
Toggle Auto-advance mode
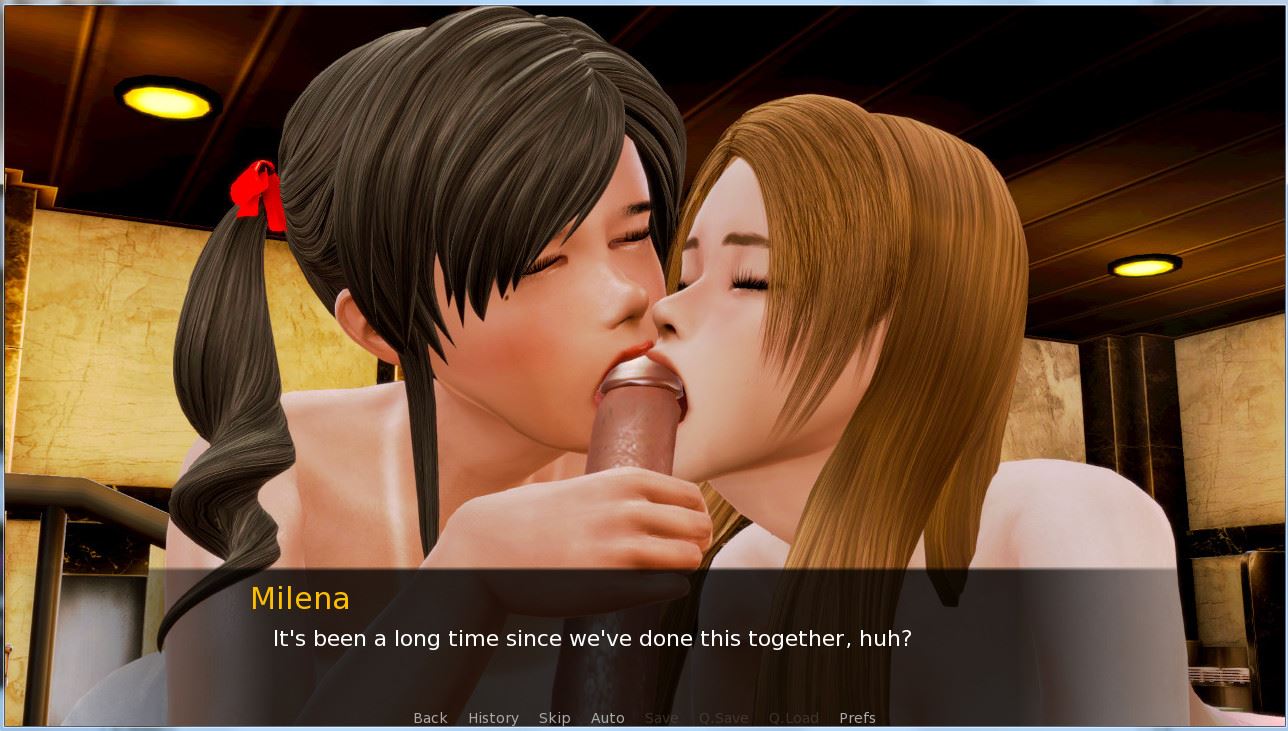coord(607,718)
